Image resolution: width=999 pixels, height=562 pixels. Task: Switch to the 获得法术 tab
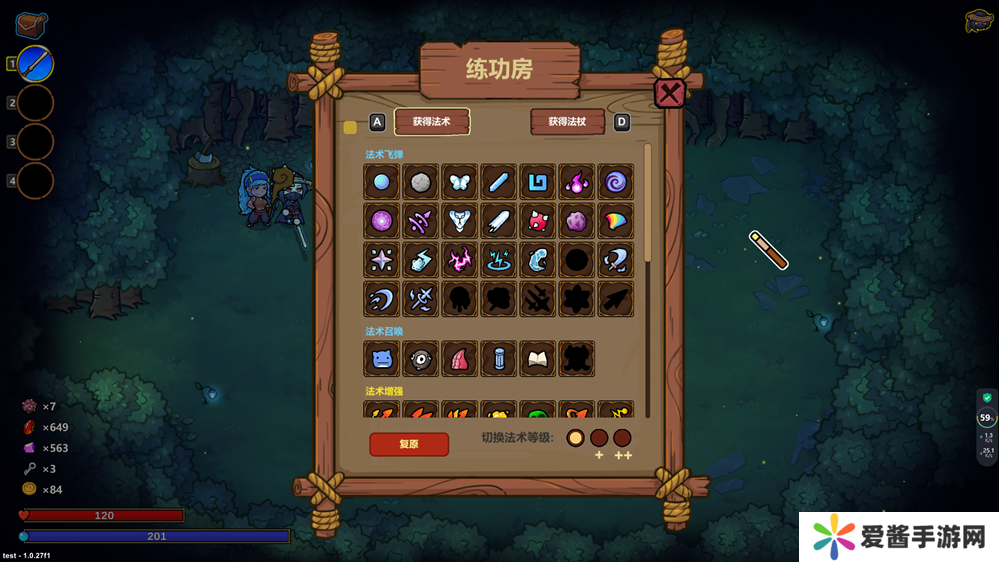click(432, 122)
